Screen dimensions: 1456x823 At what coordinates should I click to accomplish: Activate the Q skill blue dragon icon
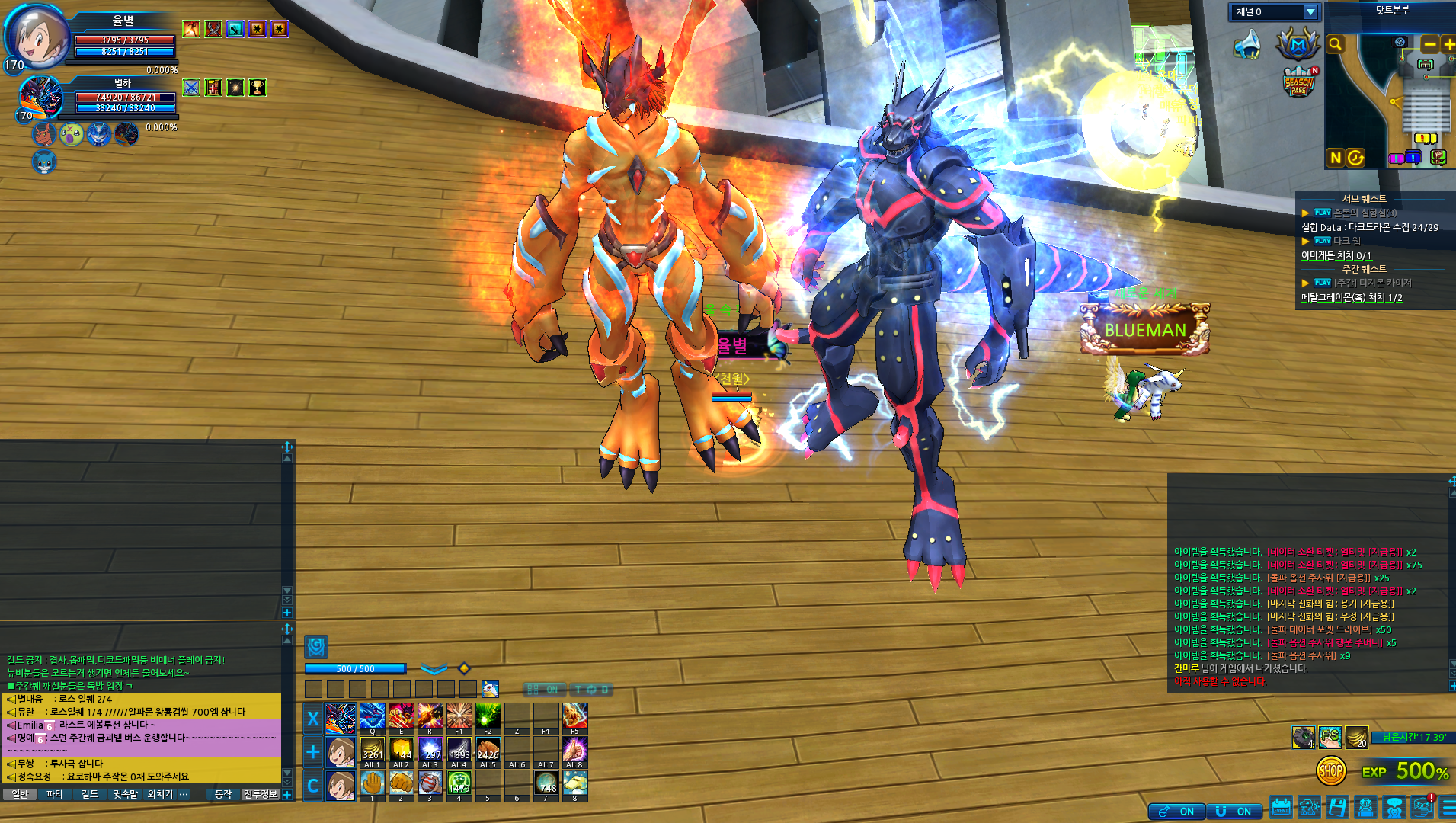[372, 716]
